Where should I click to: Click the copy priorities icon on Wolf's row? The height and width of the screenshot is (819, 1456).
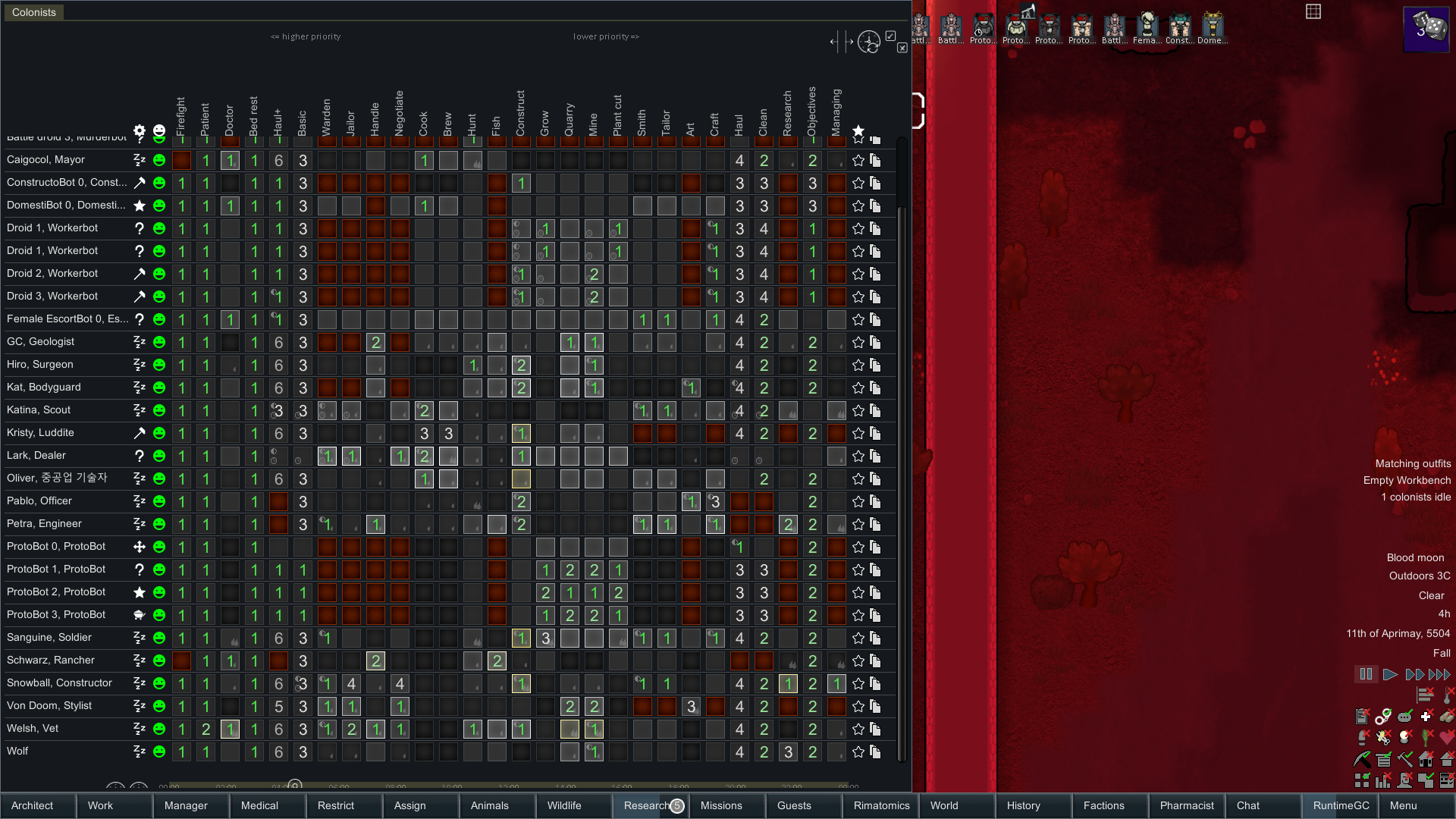tap(875, 752)
